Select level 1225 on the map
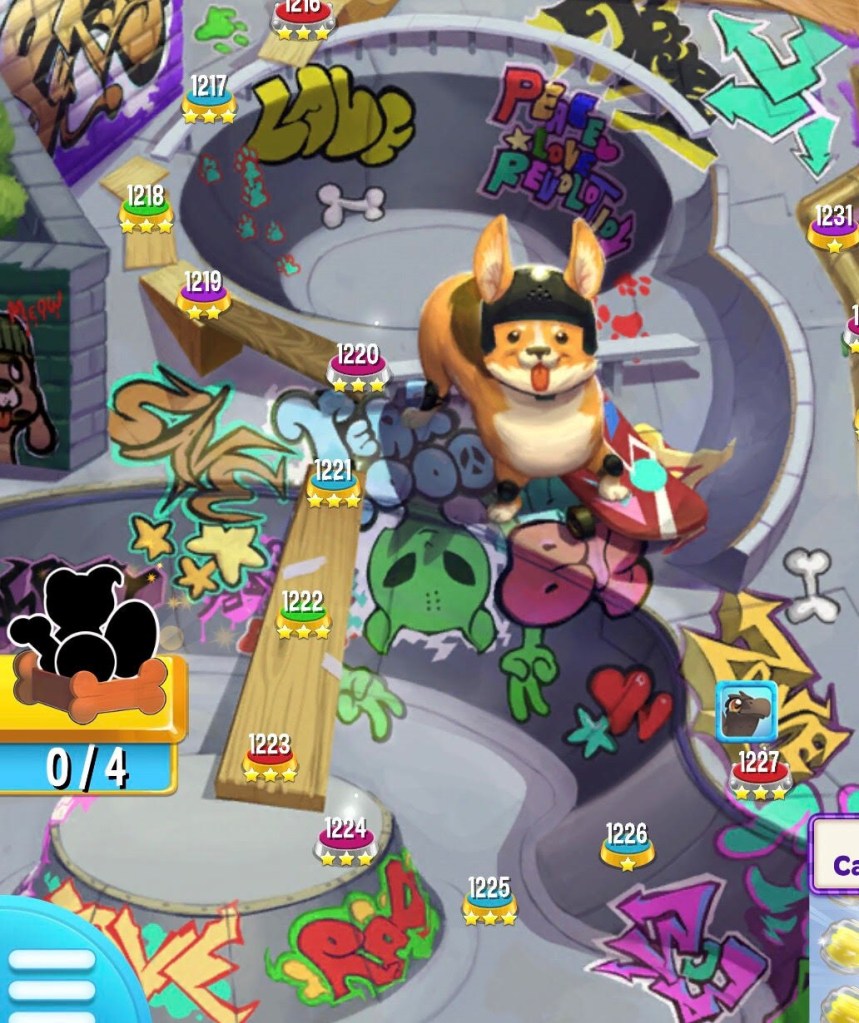This screenshot has height=1023, width=859. pos(489,901)
